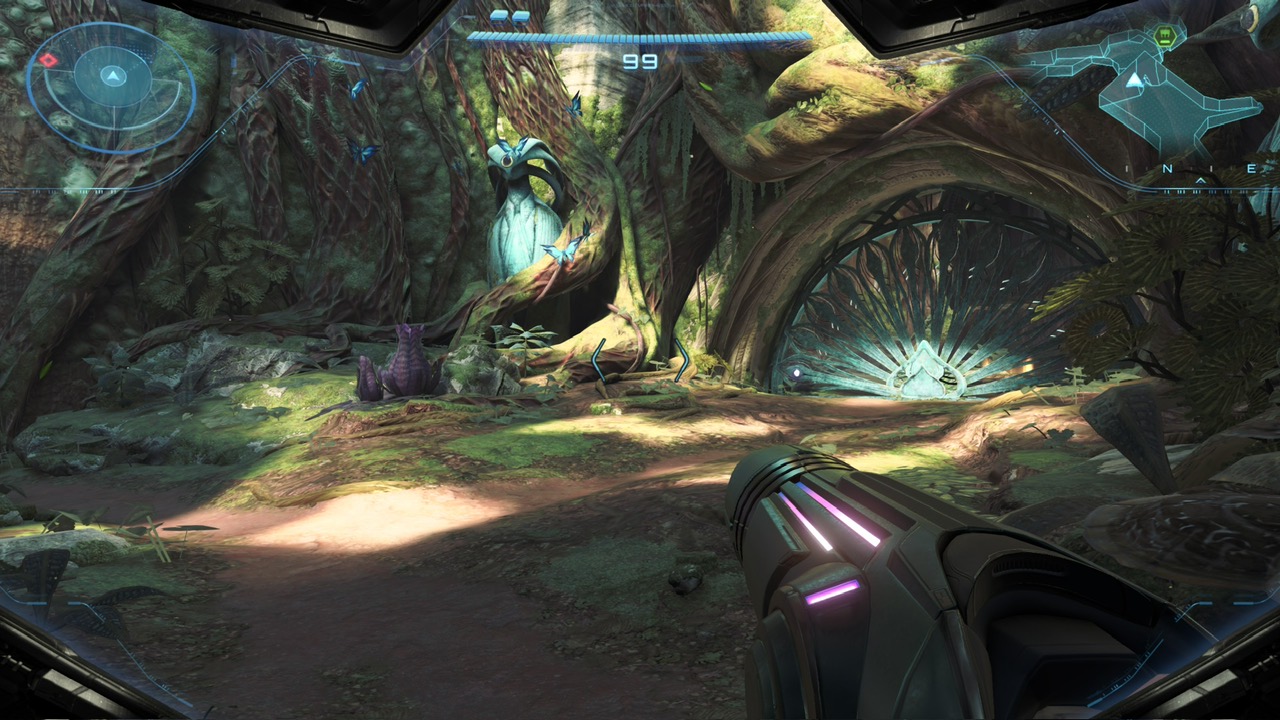Image resolution: width=1280 pixels, height=720 pixels.
Task: Select the player arrow on the minimap
Action: click(1134, 80)
